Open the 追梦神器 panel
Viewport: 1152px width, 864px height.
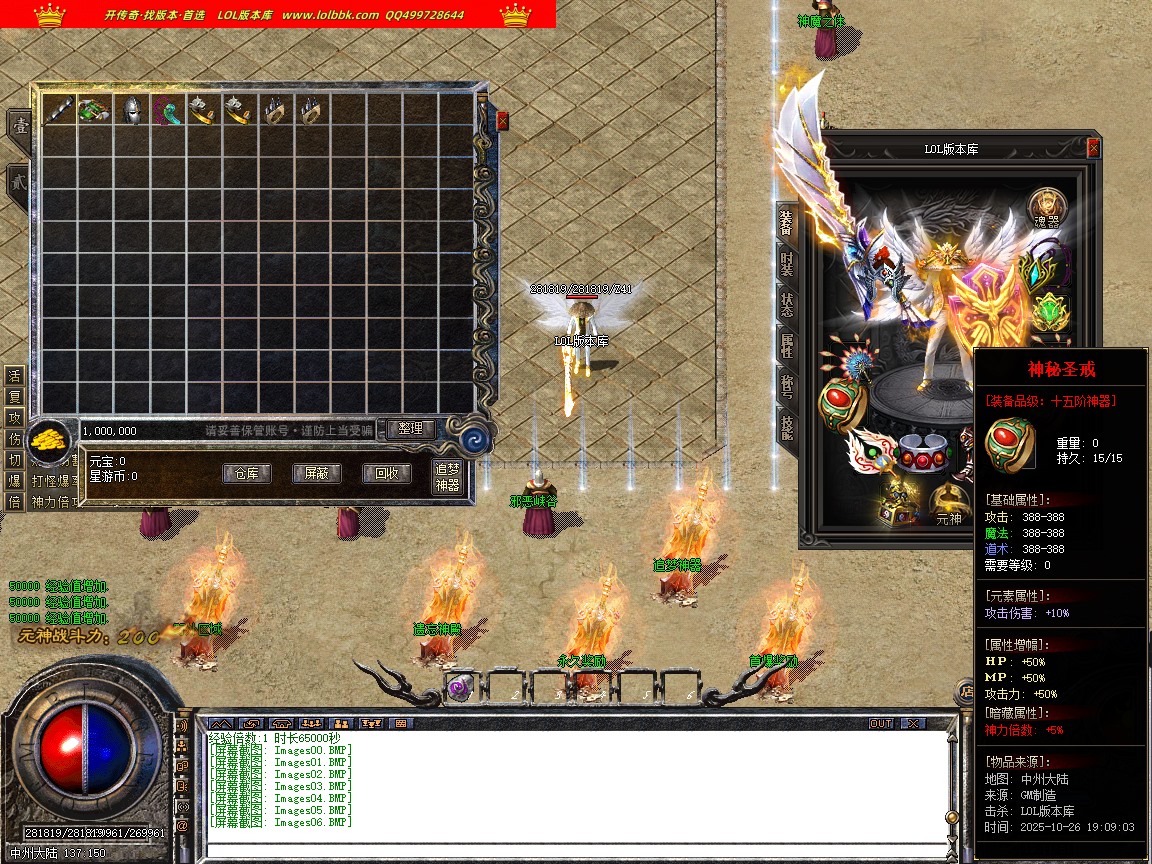click(447, 478)
